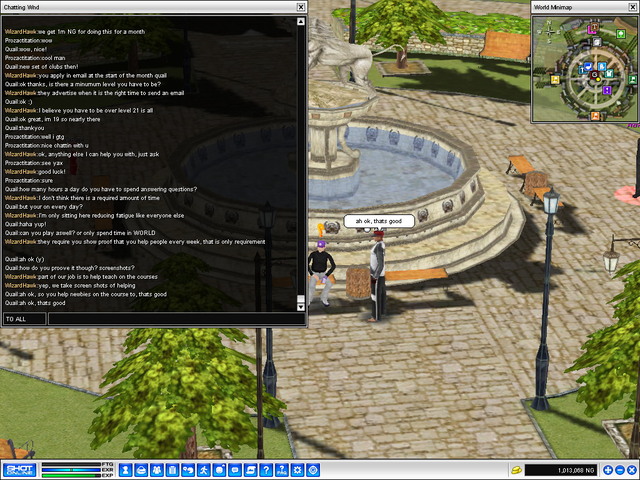Select the TO ALL chat channel box
The image size is (640, 480).
click(x=24, y=319)
